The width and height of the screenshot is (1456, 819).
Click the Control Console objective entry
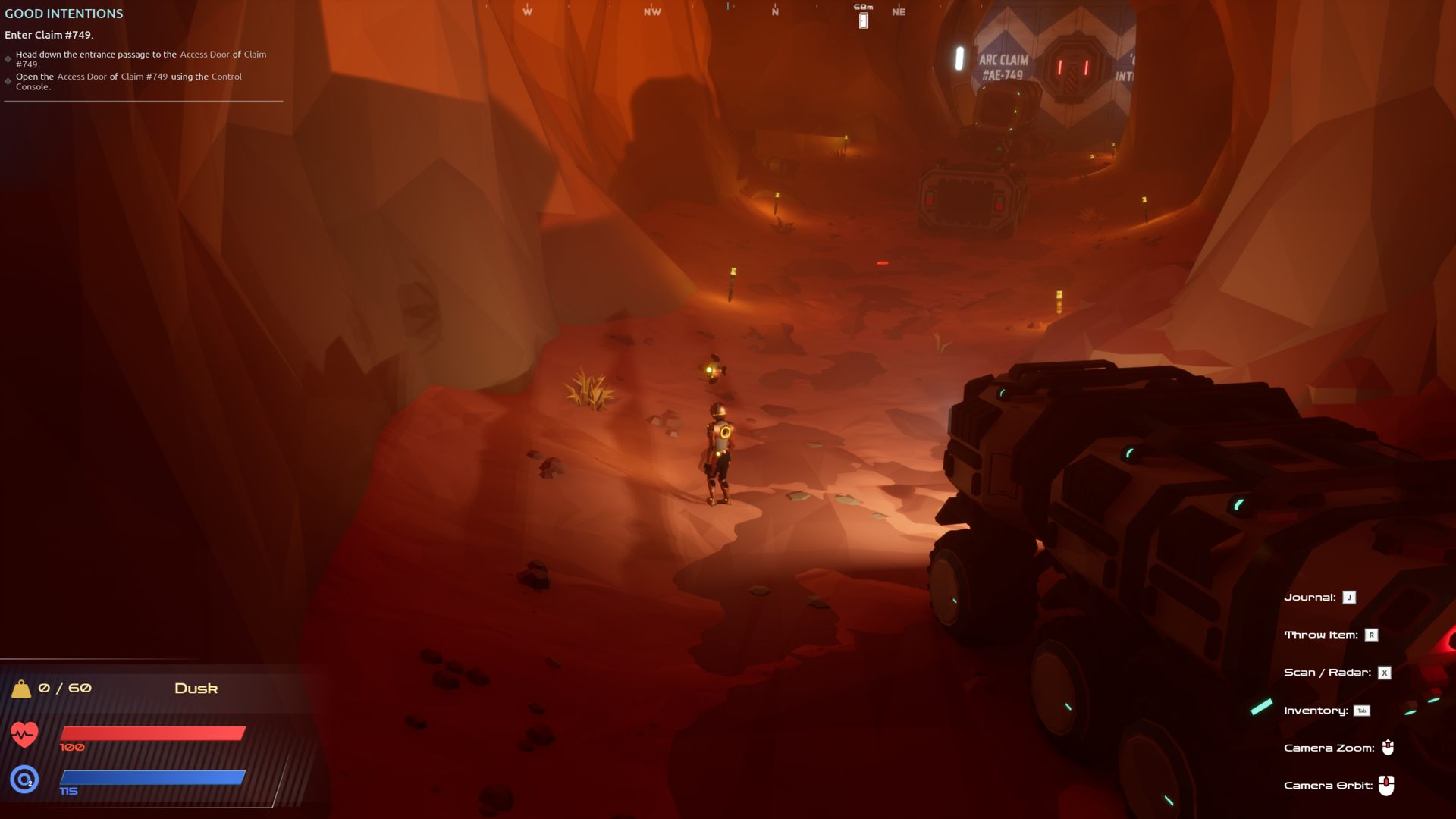point(129,81)
